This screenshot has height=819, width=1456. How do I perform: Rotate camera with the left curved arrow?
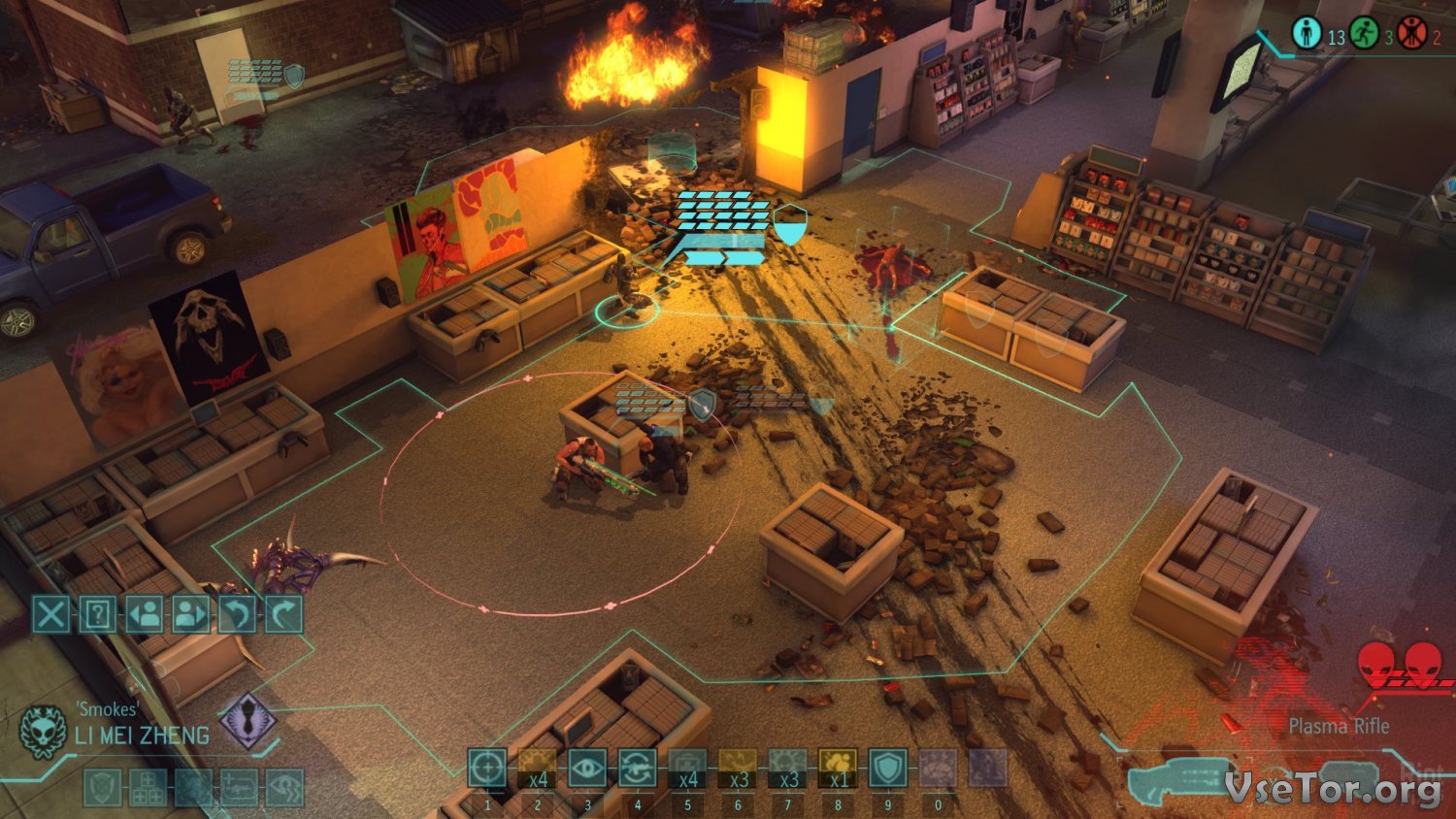point(238,614)
